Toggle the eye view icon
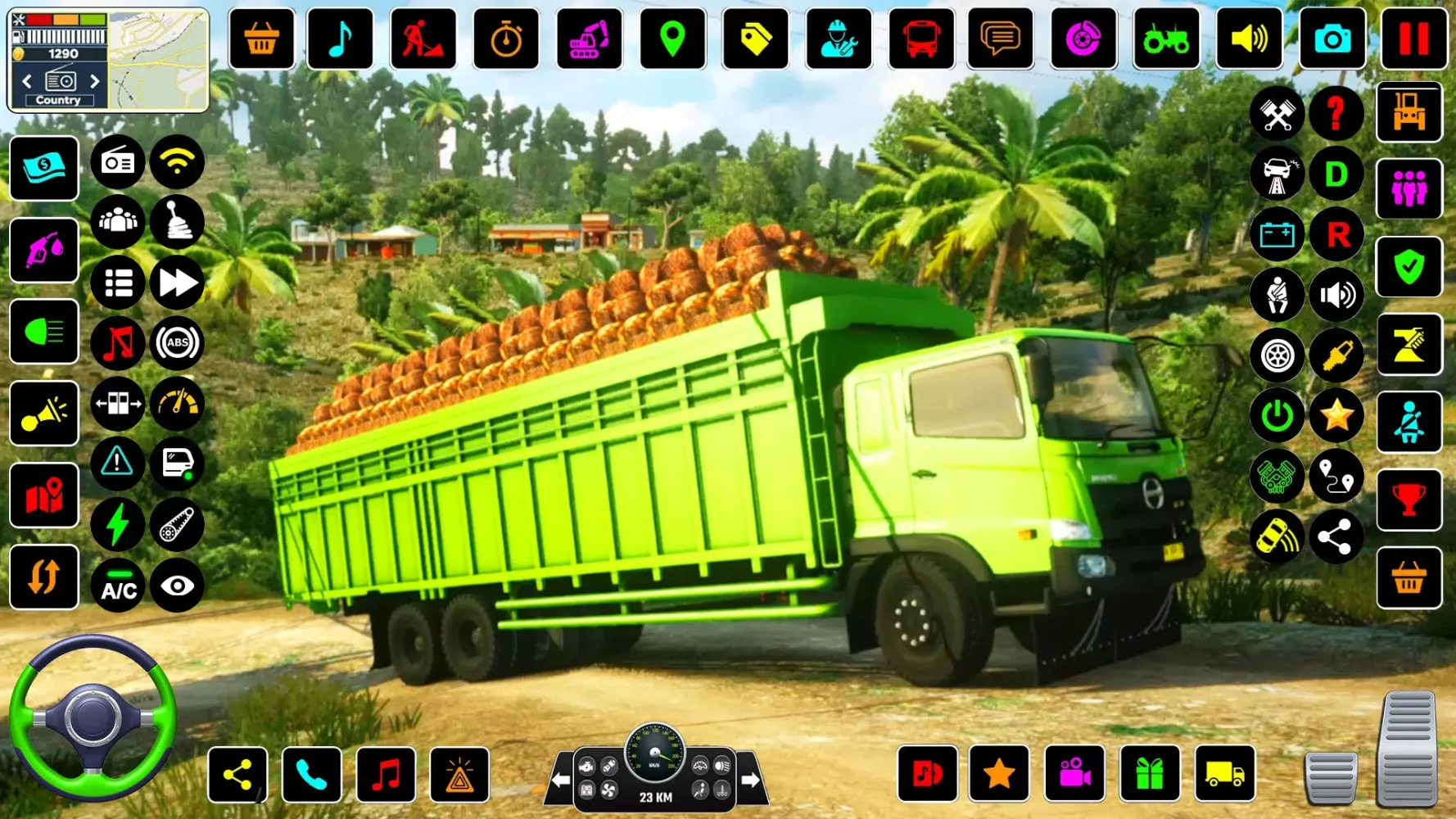 177,586
